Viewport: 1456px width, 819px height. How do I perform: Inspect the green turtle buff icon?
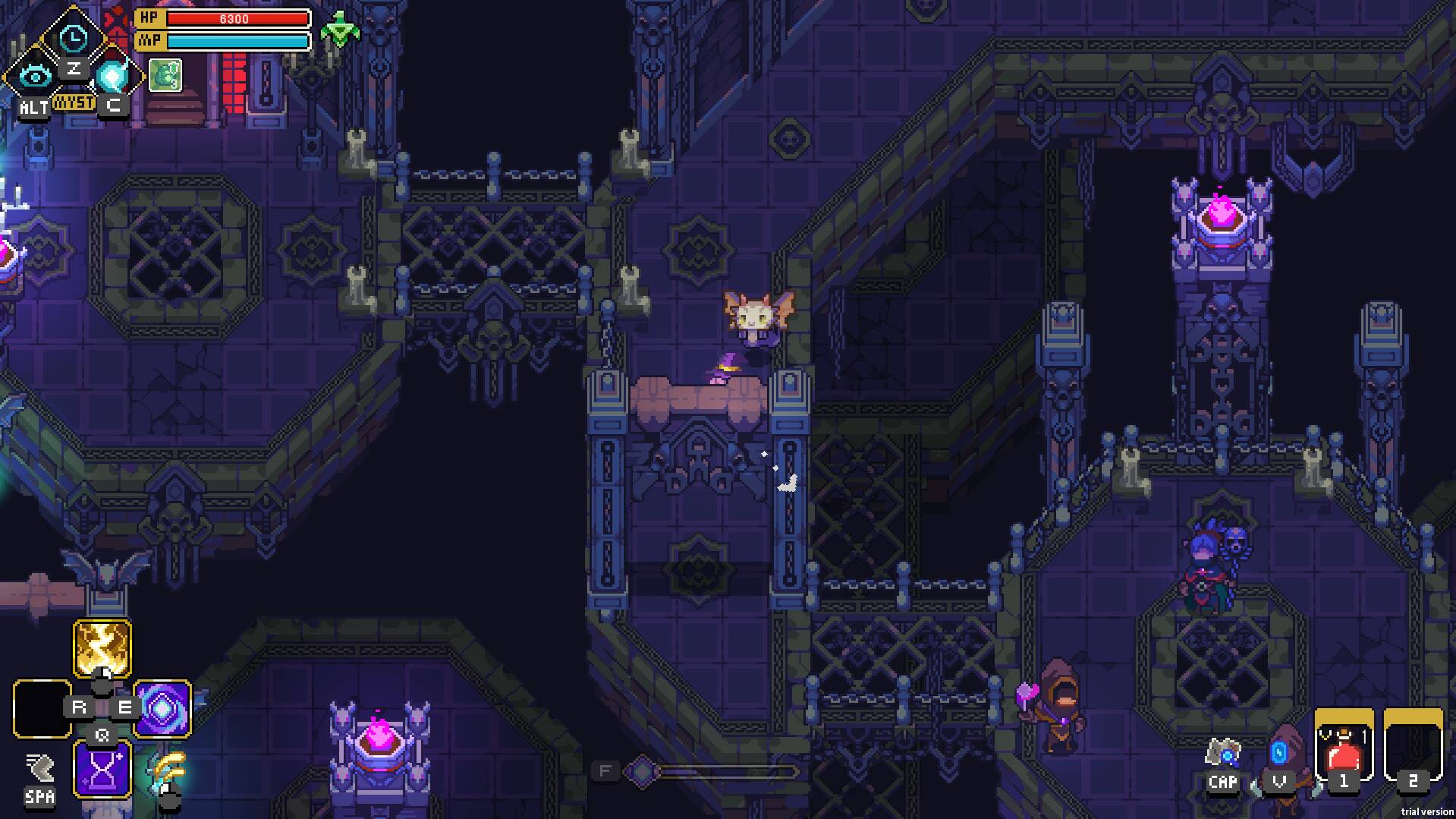165,76
